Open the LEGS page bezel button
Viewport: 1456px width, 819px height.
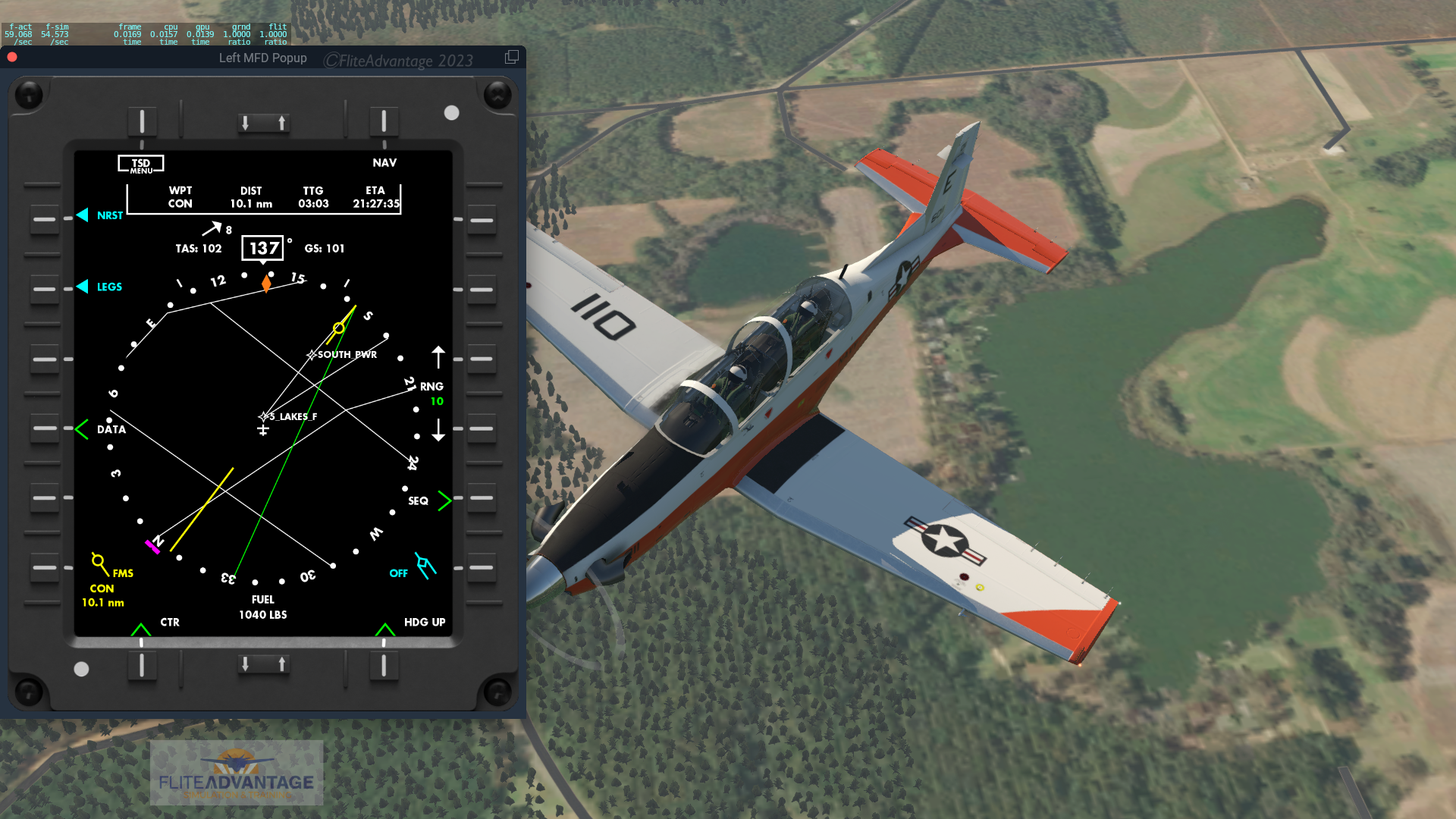tap(45, 289)
